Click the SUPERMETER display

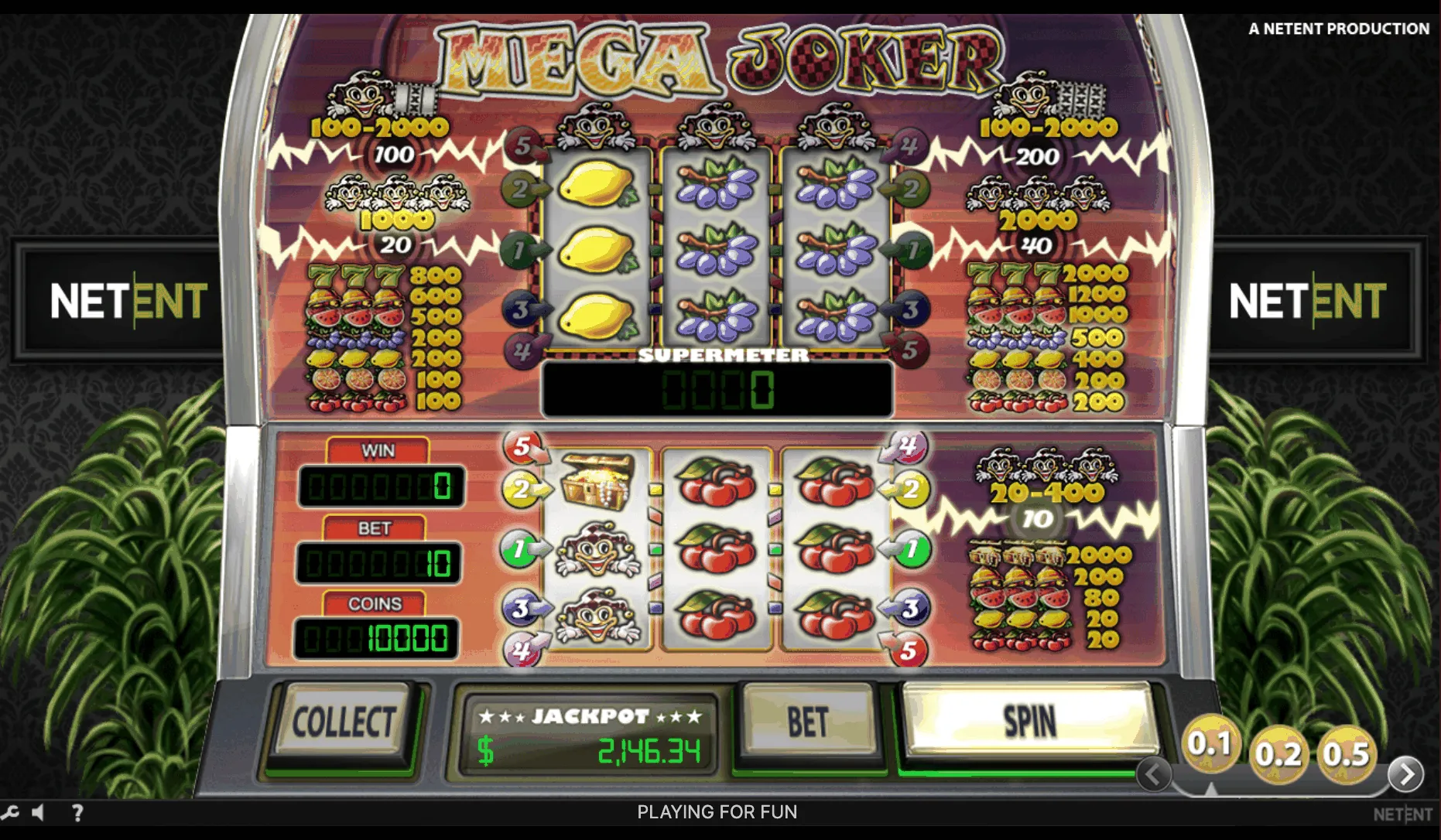pyautogui.click(x=718, y=387)
